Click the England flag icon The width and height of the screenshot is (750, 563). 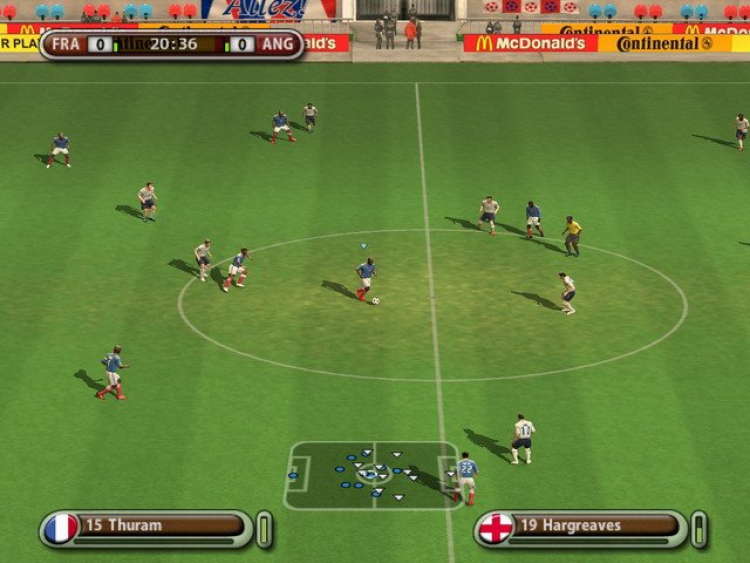495,527
